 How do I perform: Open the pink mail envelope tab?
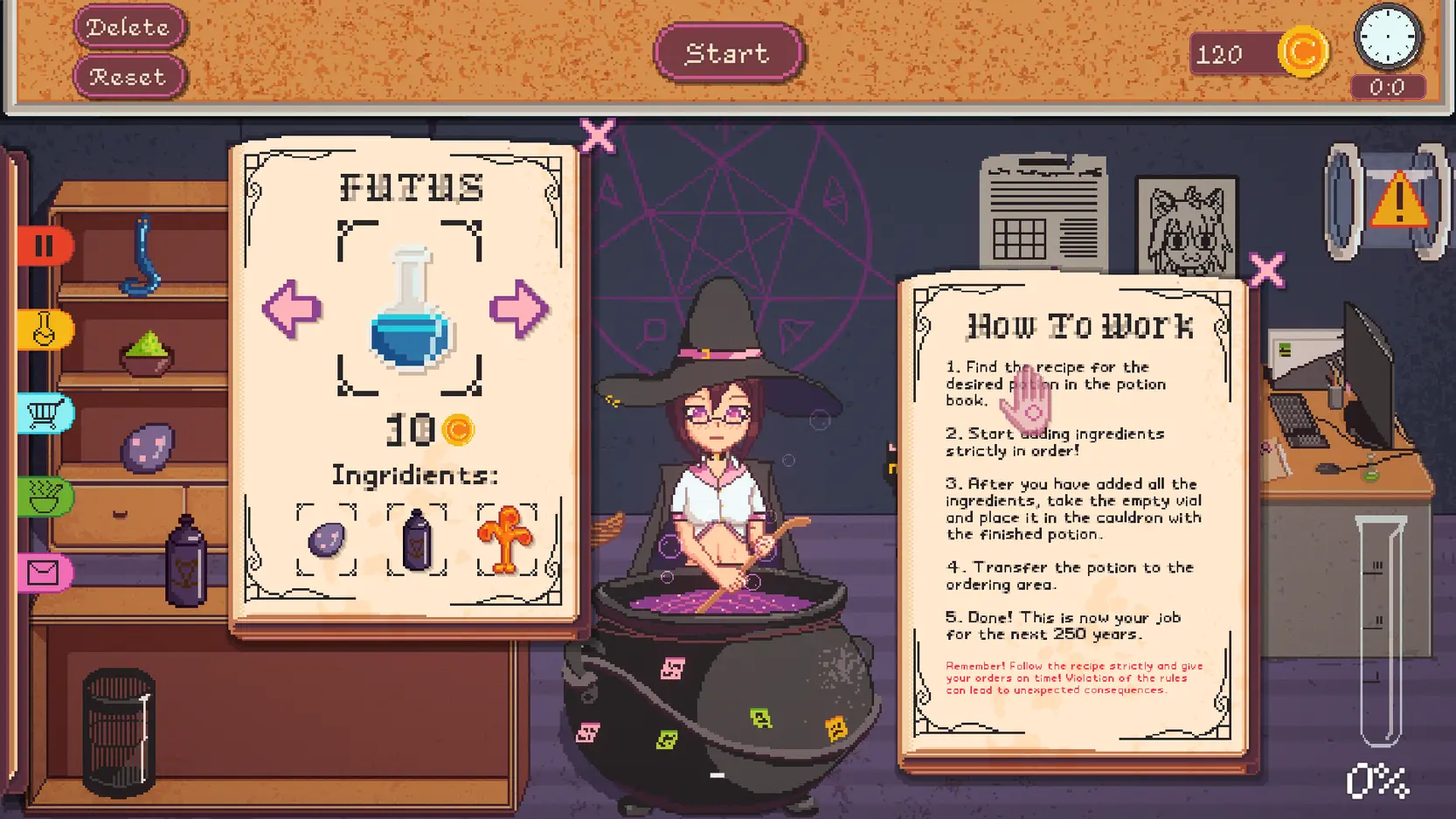pyautogui.click(x=44, y=573)
